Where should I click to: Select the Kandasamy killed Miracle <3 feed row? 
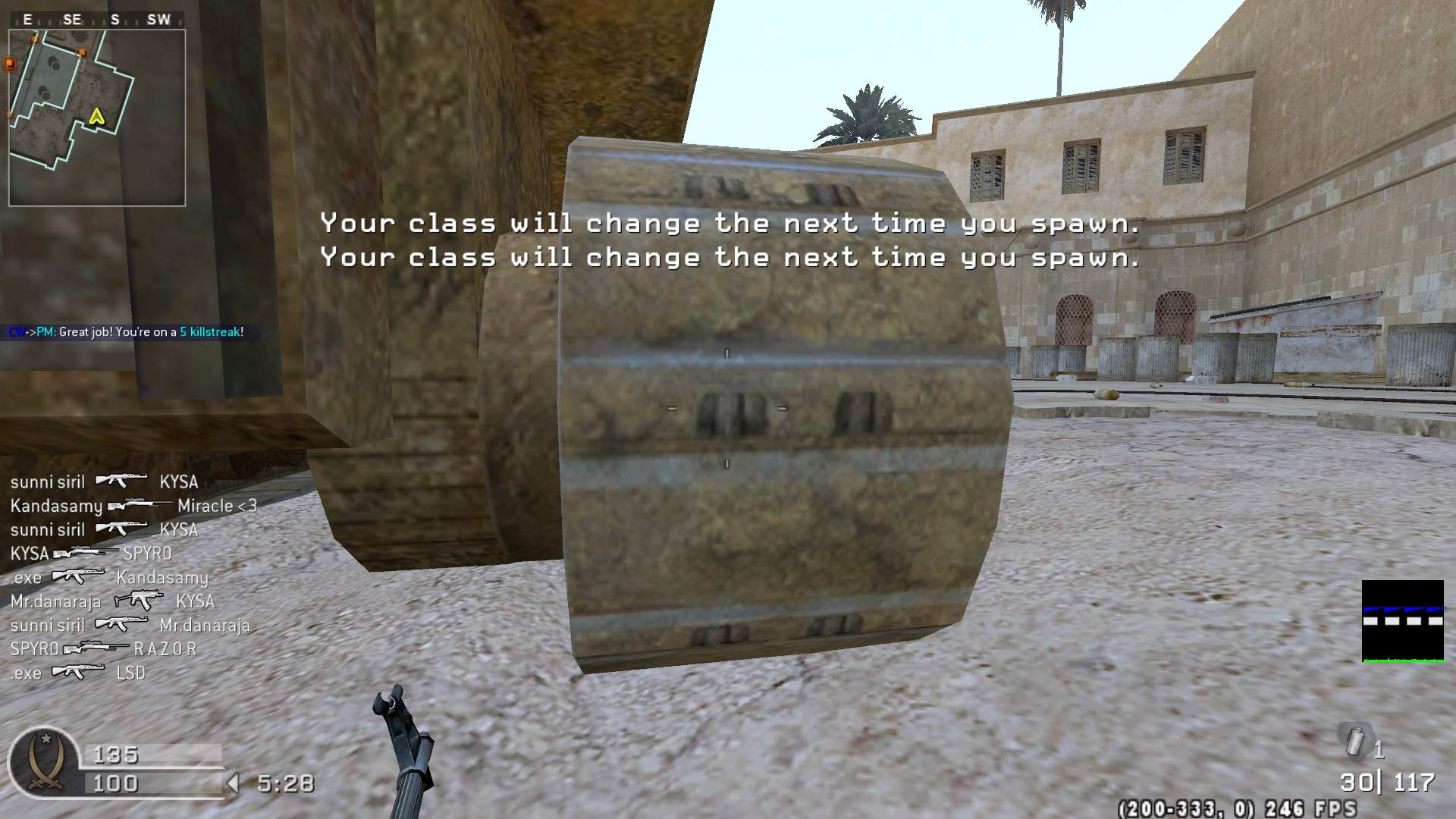point(133,506)
